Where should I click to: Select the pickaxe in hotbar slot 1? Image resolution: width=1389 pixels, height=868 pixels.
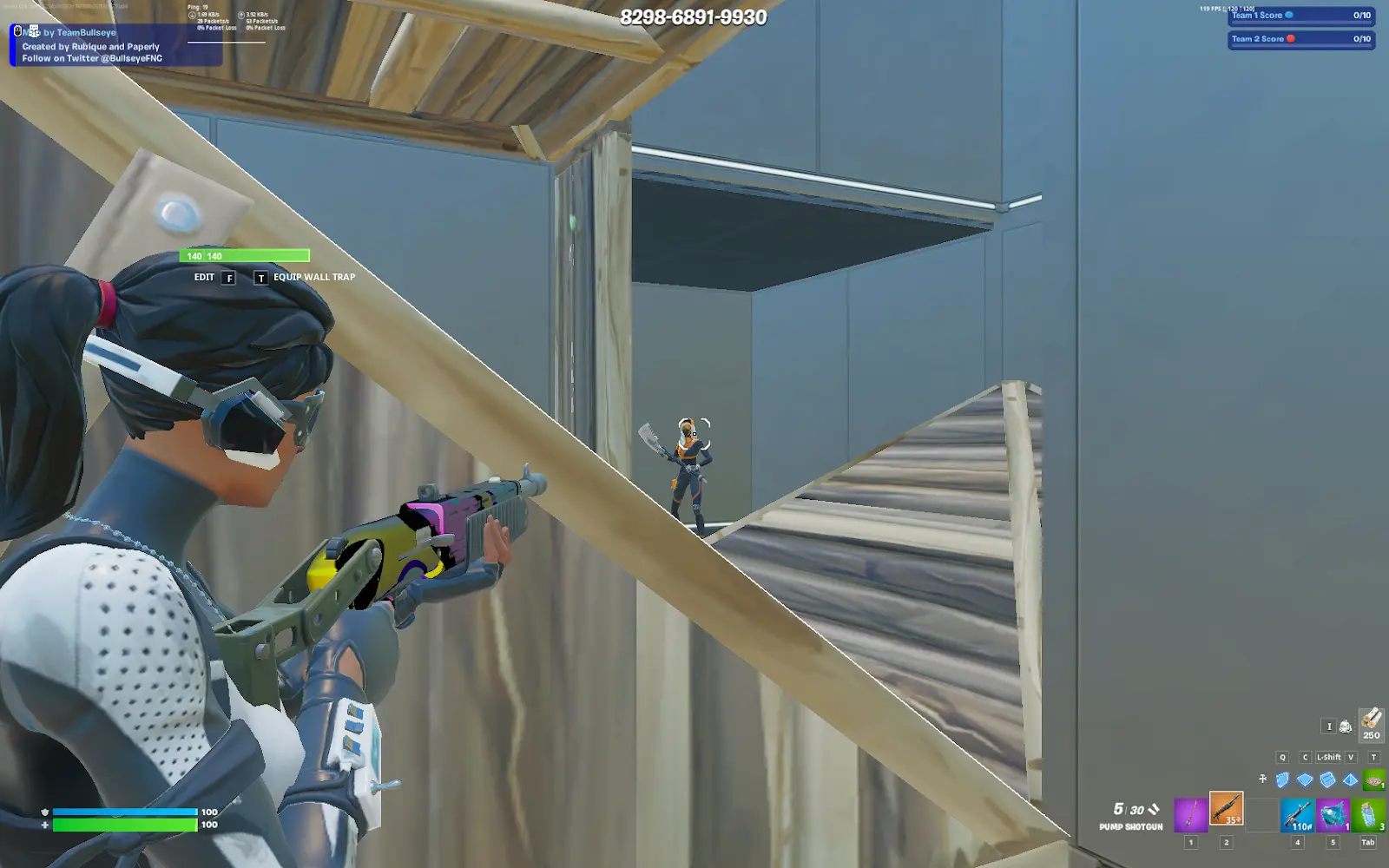tap(1191, 816)
